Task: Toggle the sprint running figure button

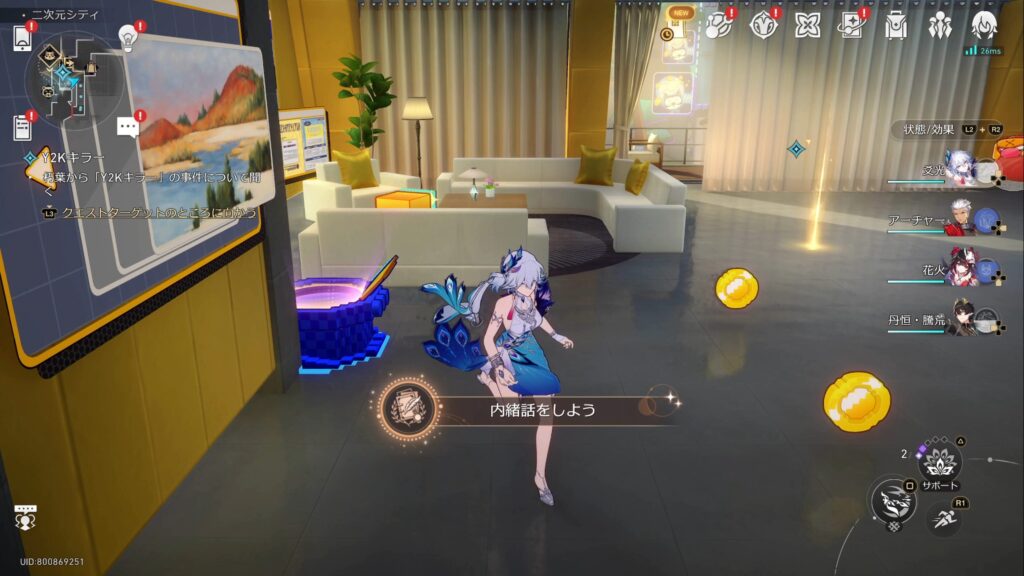Action: click(x=943, y=518)
